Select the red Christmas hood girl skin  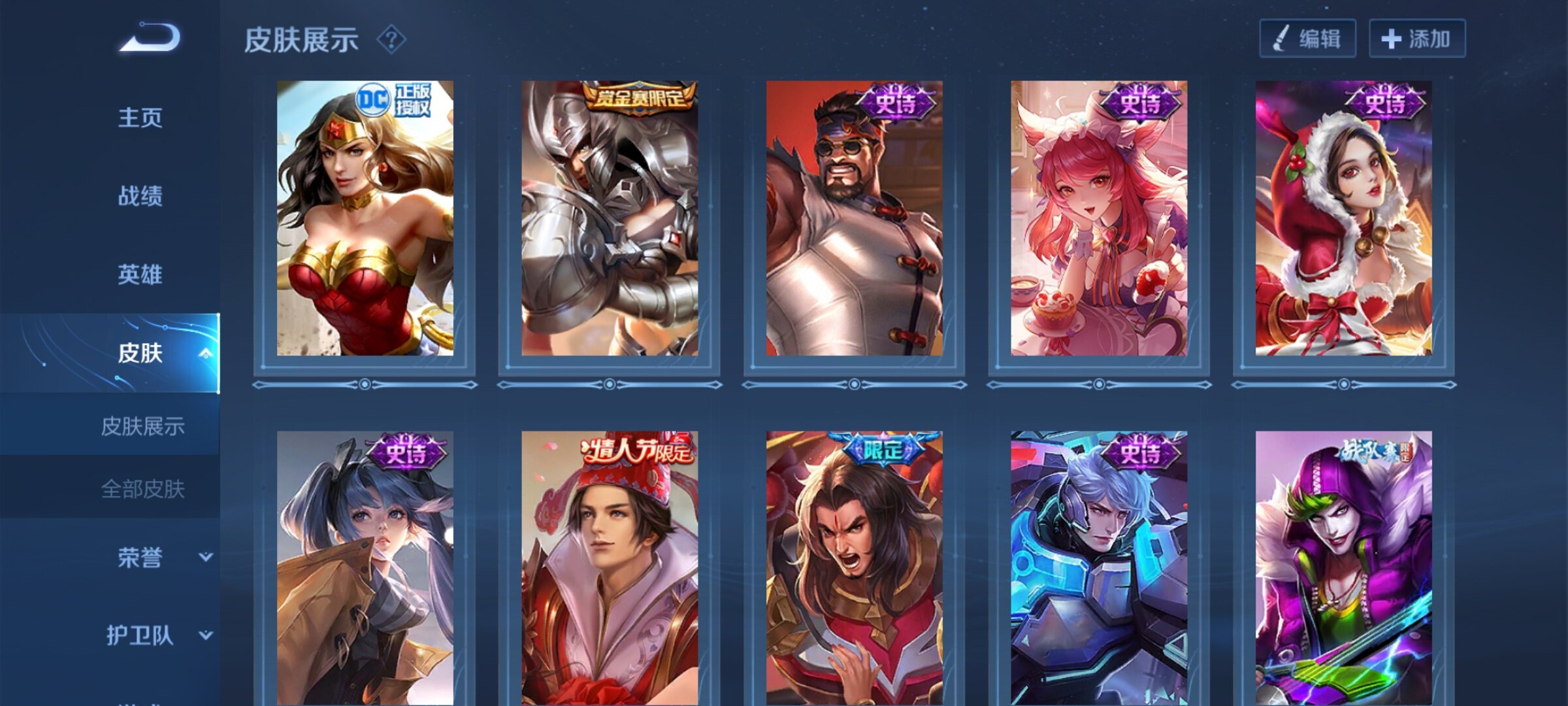pyautogui.click(x=1343, y=218)
